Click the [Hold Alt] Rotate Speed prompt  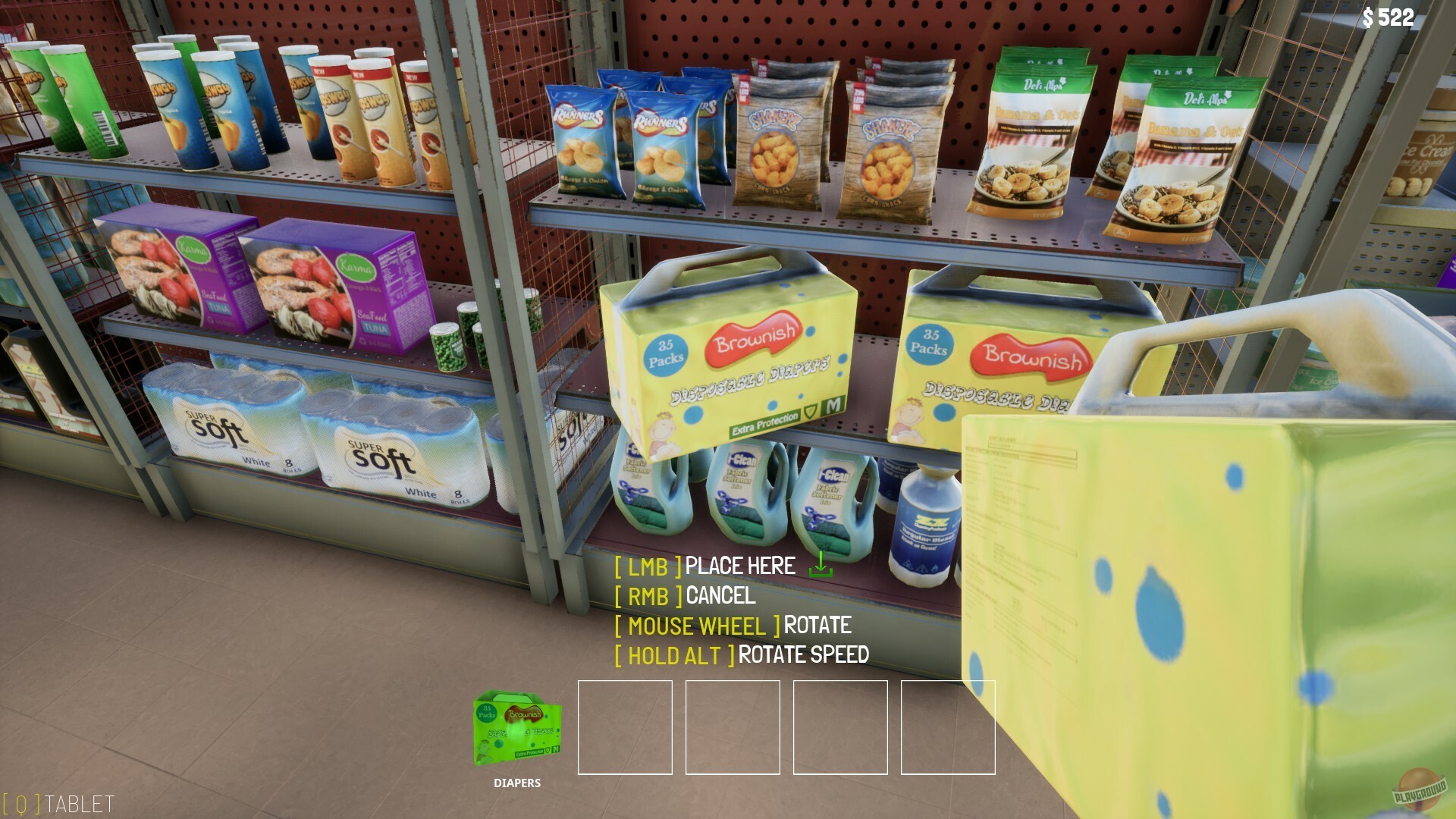pos(742,654)
